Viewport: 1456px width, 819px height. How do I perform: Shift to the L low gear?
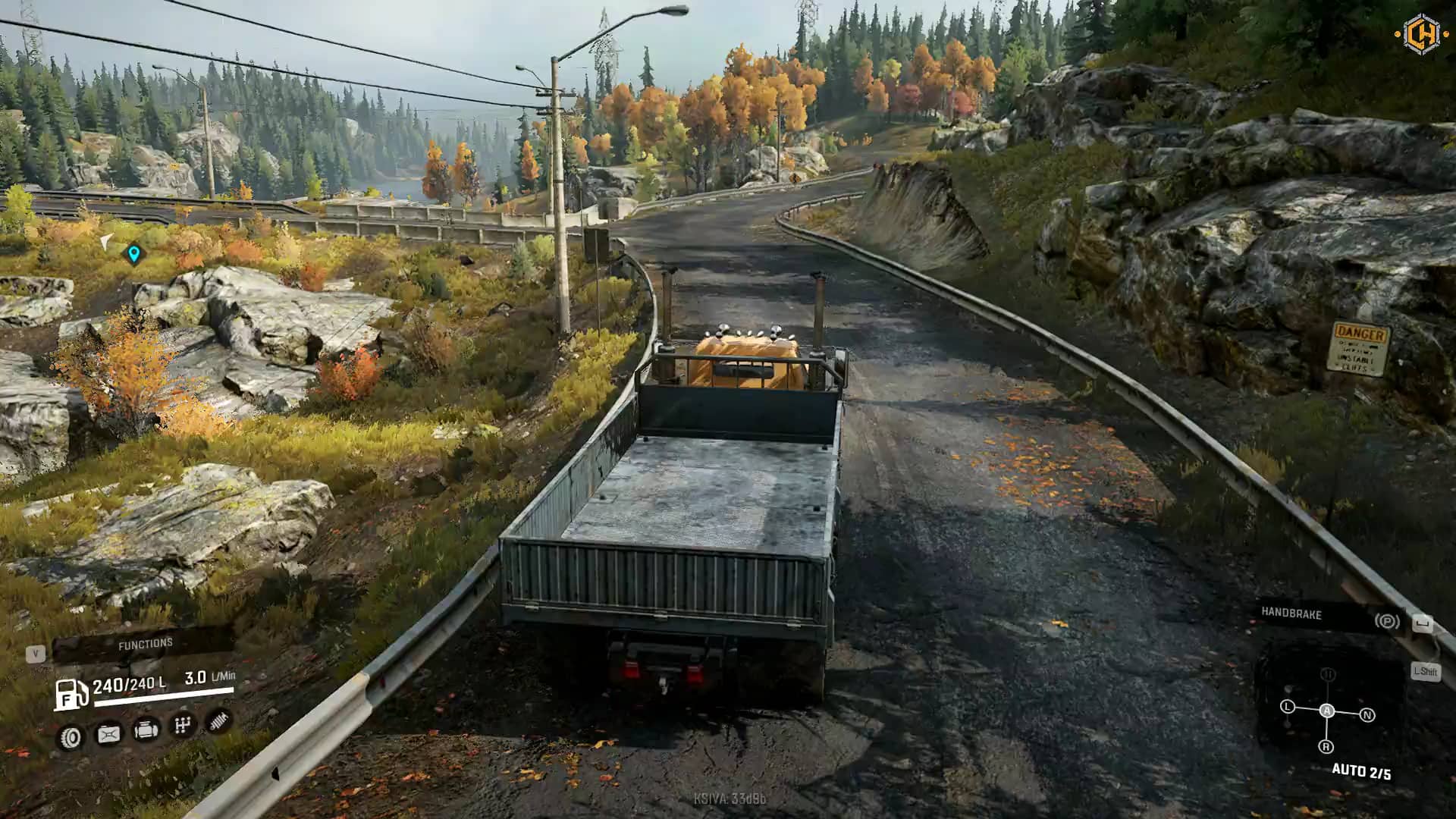(1287, 707)
